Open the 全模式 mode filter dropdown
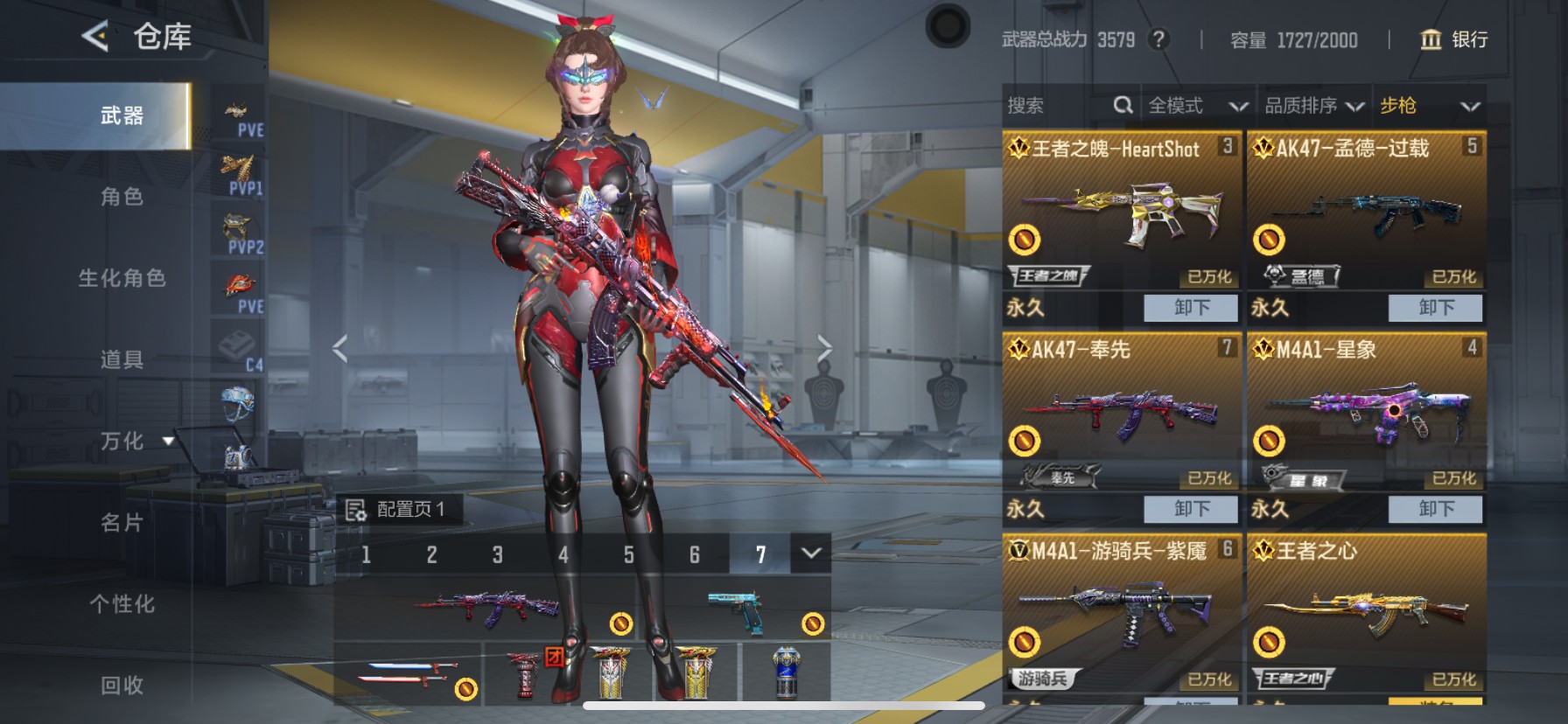Screen dimensions: 1568x724 [x=1197, y=105]
